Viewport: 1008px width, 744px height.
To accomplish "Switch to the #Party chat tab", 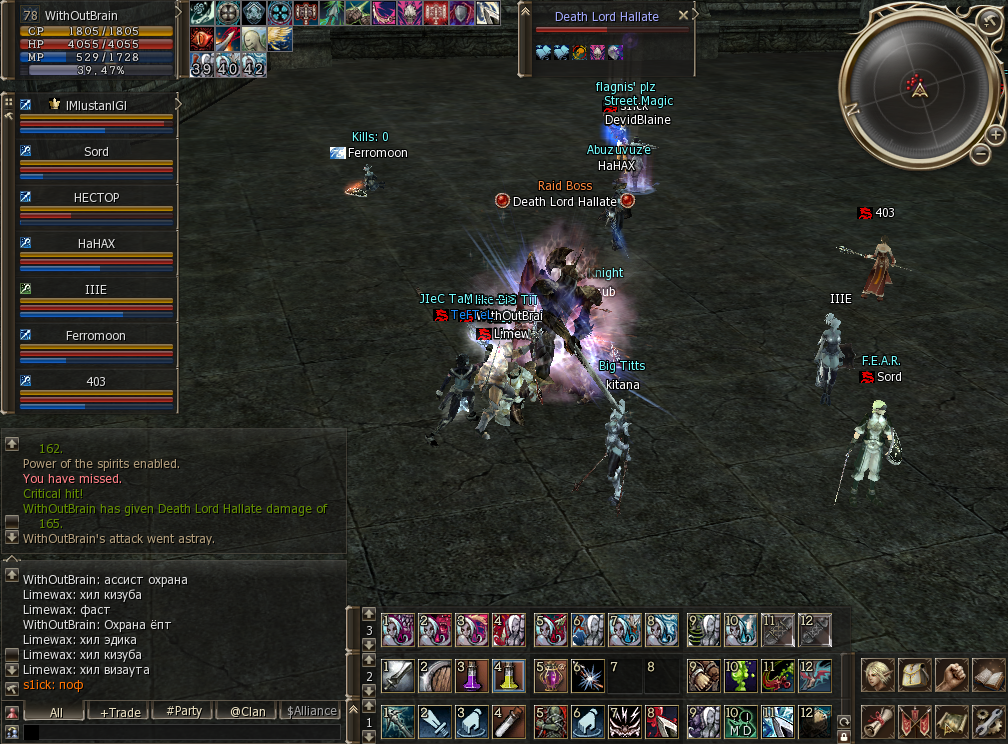I will tap(183, 712).
